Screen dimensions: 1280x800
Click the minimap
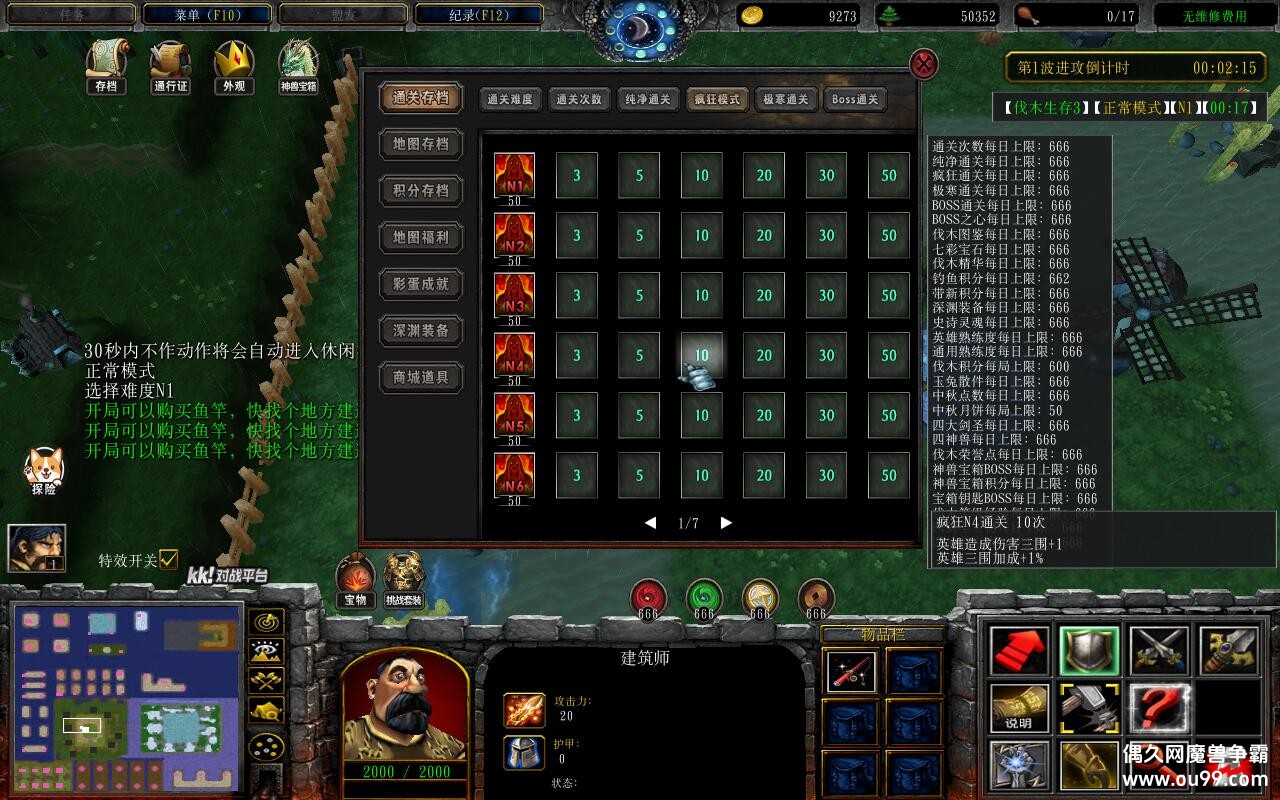pos(126,696)
